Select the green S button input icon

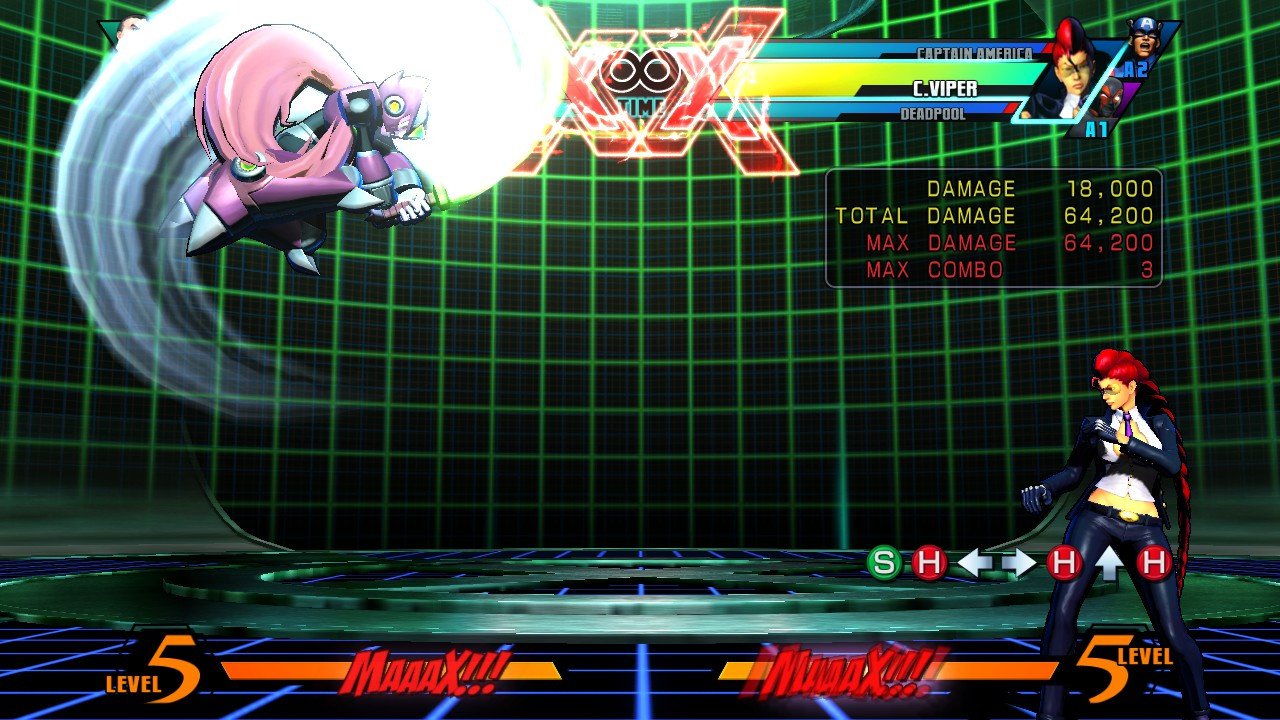click(884, 562)
